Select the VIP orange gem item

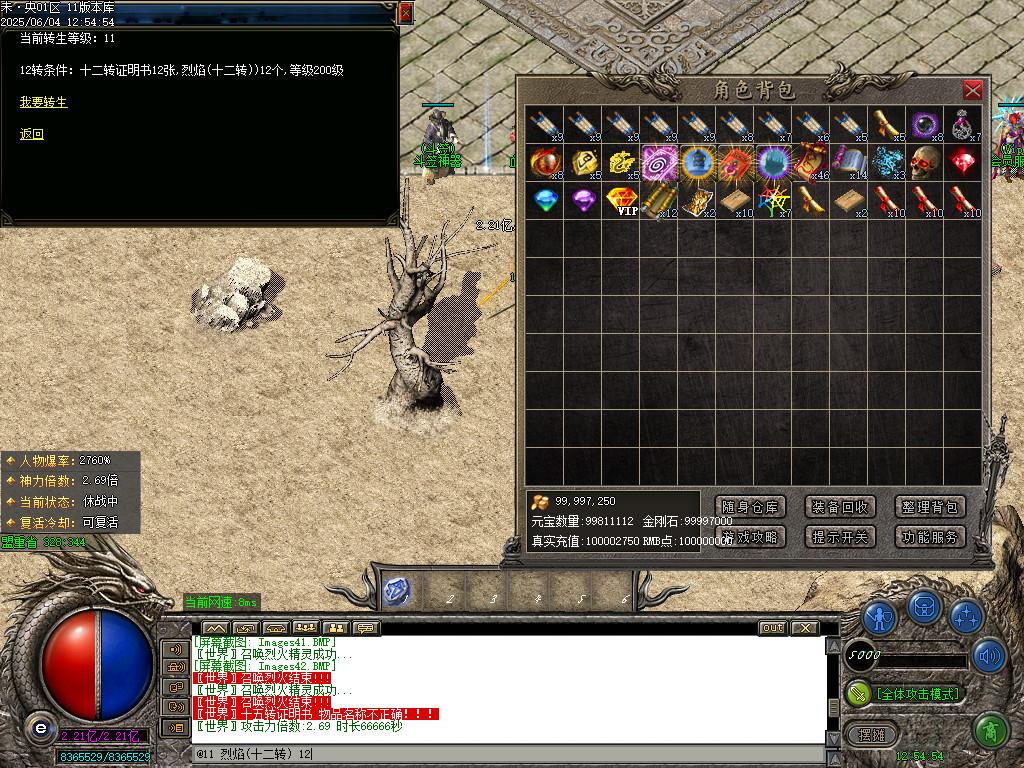622,199
